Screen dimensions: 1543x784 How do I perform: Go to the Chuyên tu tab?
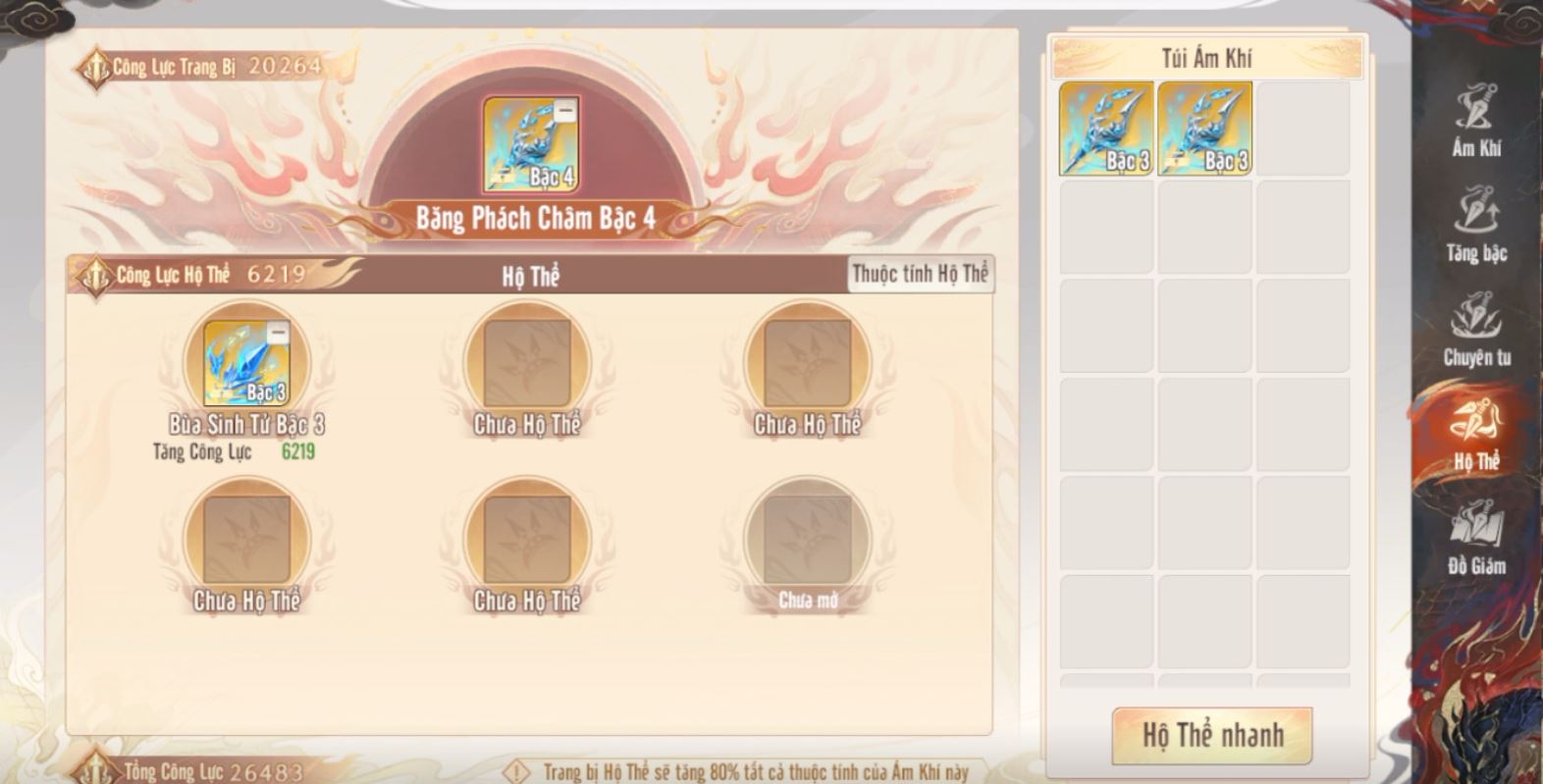[1476, 331]
